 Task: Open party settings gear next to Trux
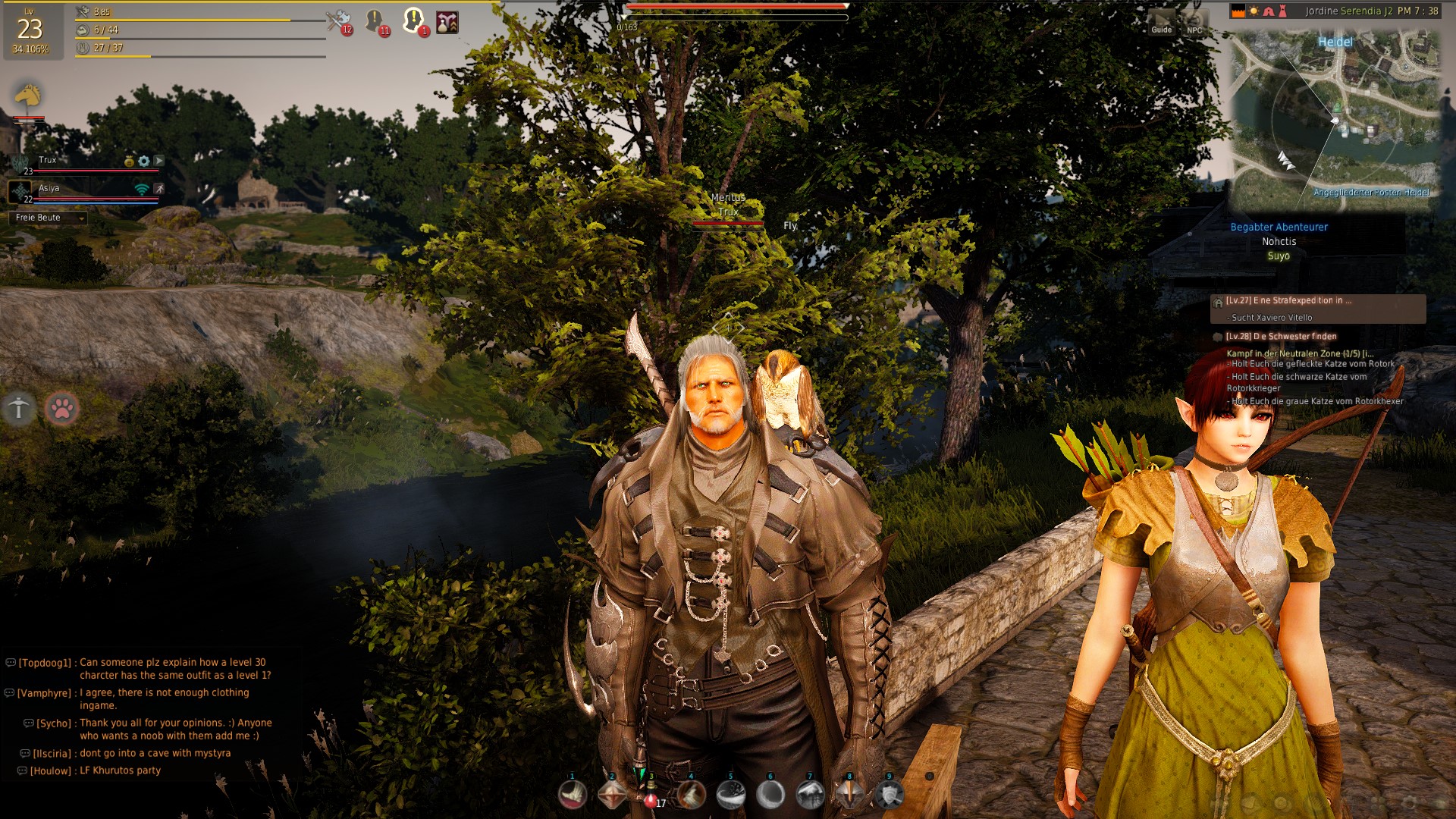[144, 161]
